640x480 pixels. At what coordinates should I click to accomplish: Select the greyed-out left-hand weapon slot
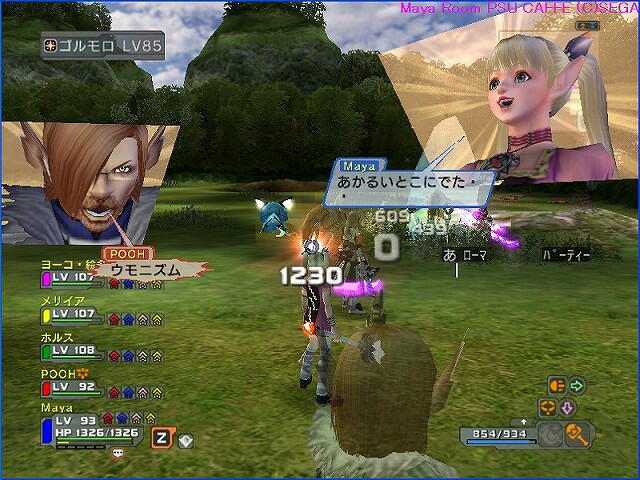pos(552,433)
